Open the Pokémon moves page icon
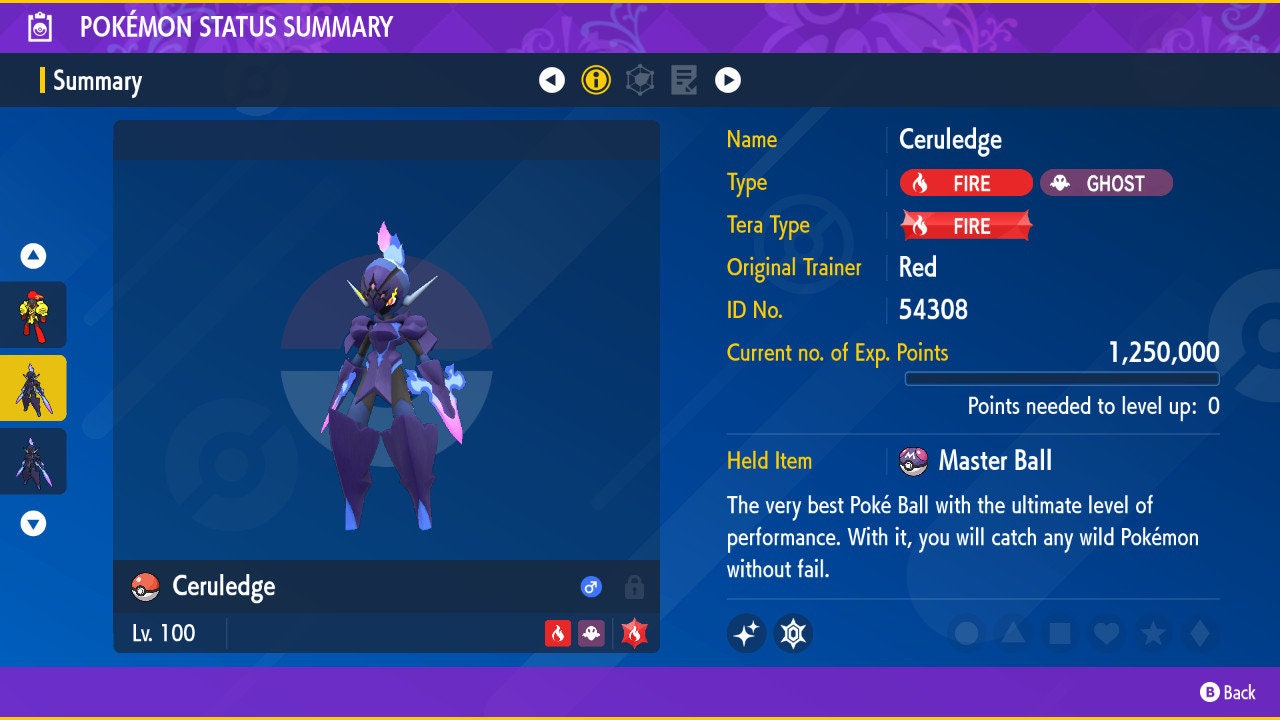The height and width of the screenshot is (720, 1280). 684,81
